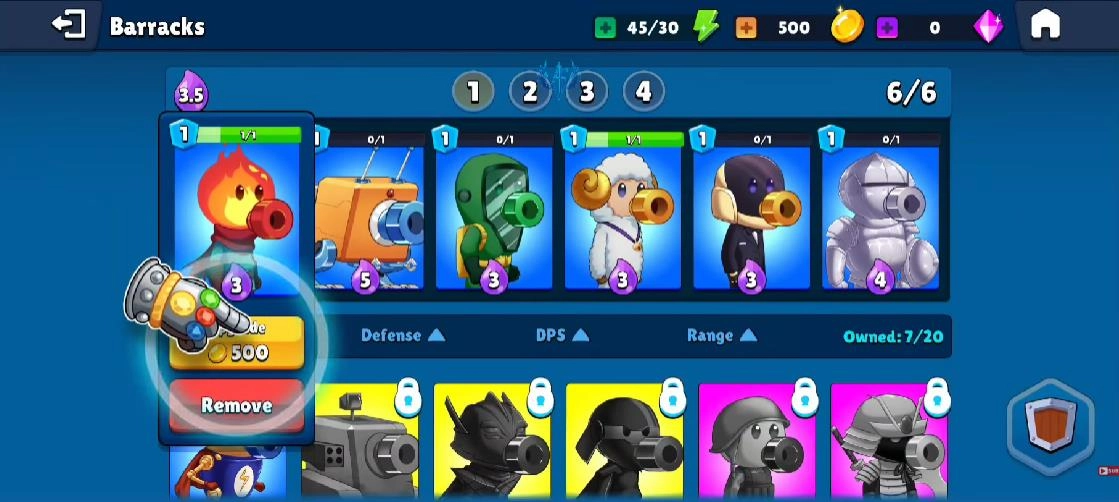Image resolution: width=1119 pixels, height=502 pixels.
Task: Sort units by Range
Action: [721, 336]
